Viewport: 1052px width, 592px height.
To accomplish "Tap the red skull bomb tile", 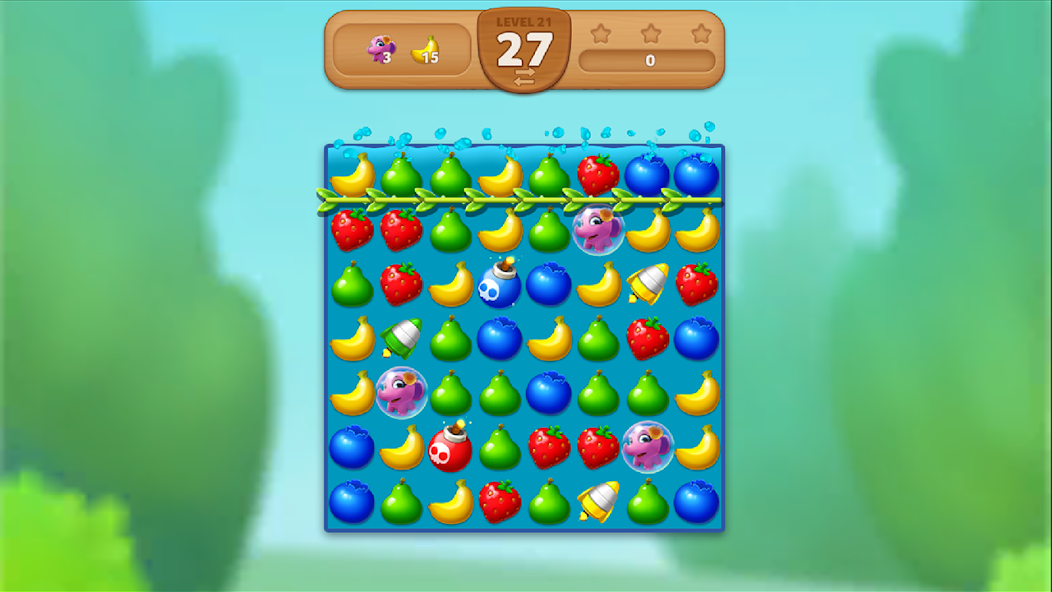I will click(450, 448).
